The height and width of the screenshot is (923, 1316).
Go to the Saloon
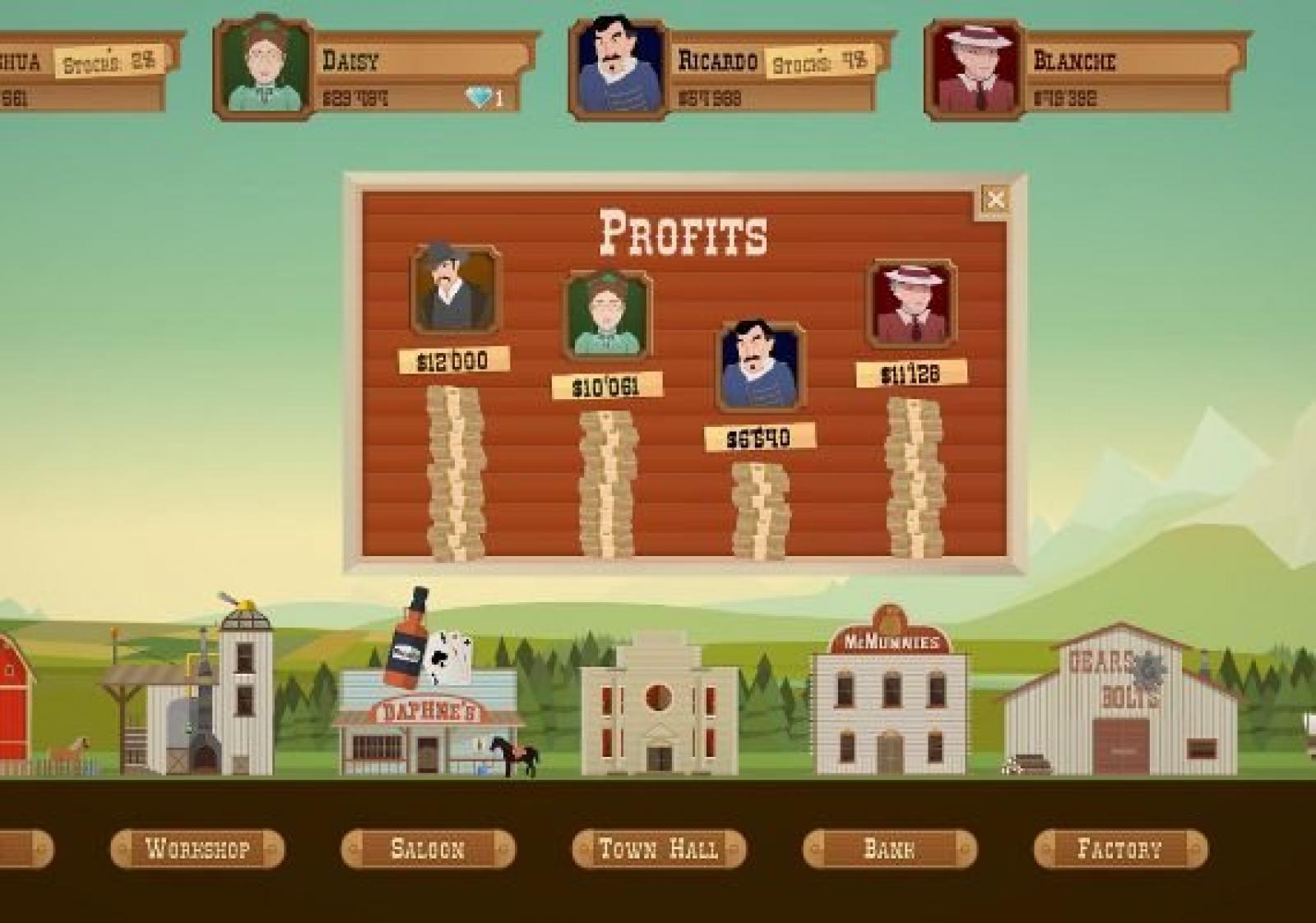click(428, 848)
